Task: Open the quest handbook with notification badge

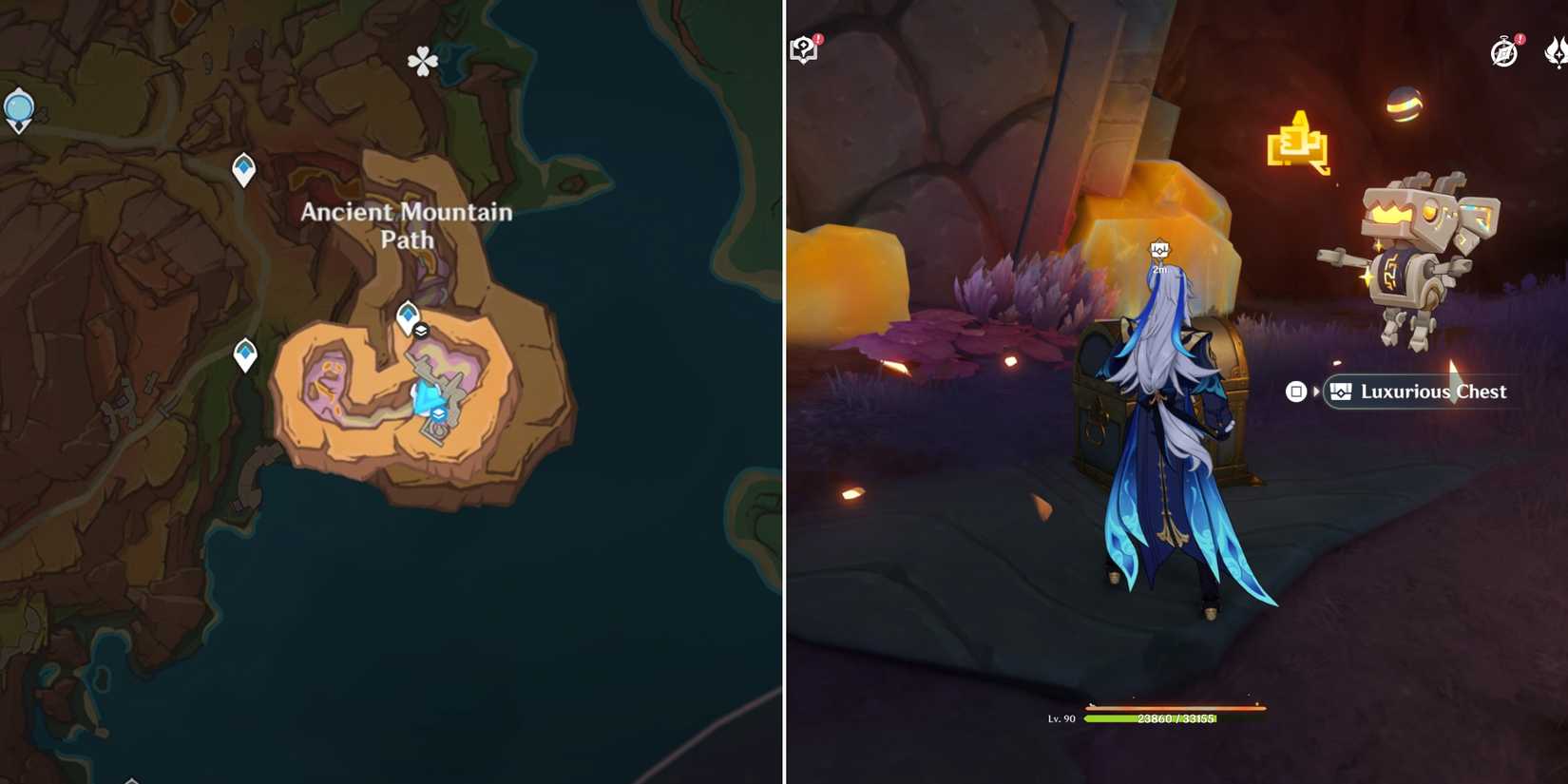Action: [803, 48]
